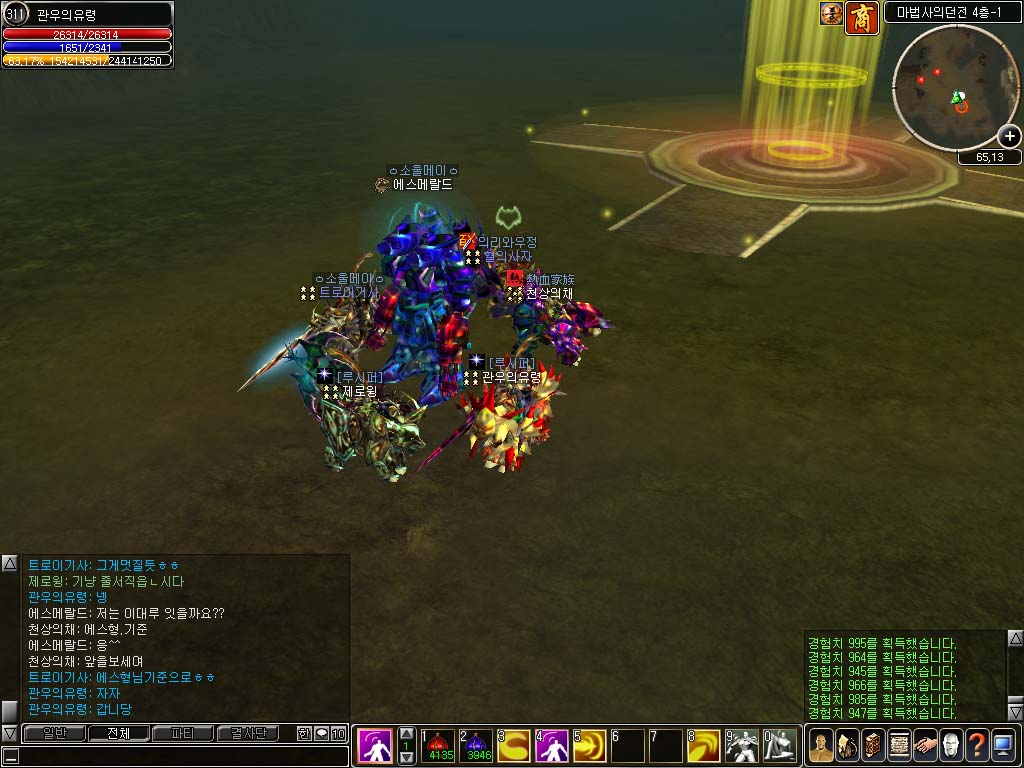Switch to the 일반 chat tab

53,734
